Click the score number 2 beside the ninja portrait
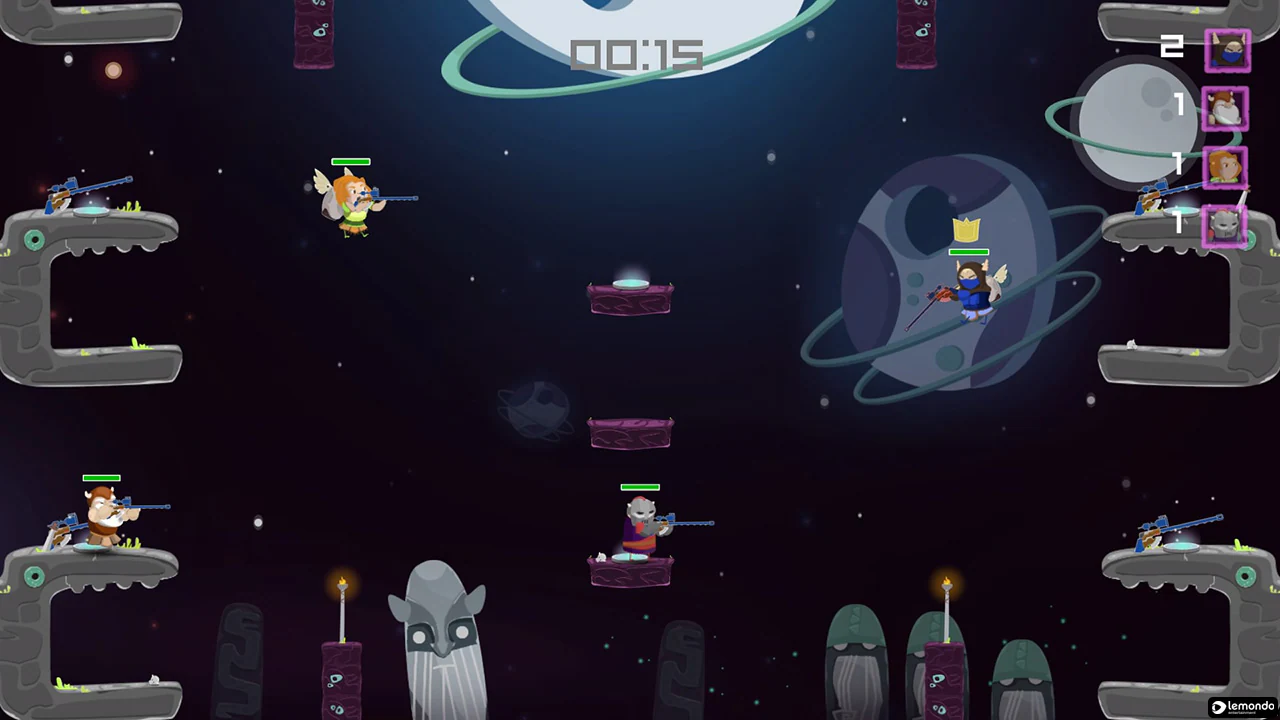This screenshot has height=720, width=1280. pos(1172,45)
